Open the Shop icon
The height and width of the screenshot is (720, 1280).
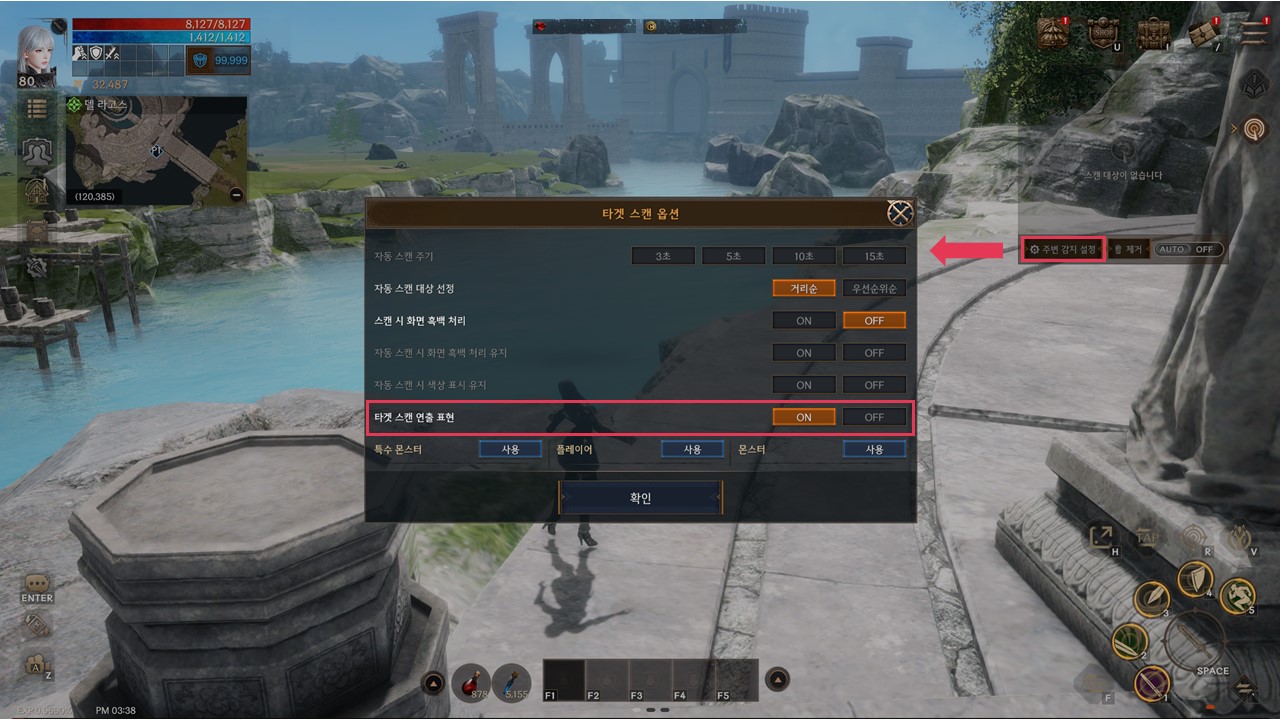[1102, 33]
